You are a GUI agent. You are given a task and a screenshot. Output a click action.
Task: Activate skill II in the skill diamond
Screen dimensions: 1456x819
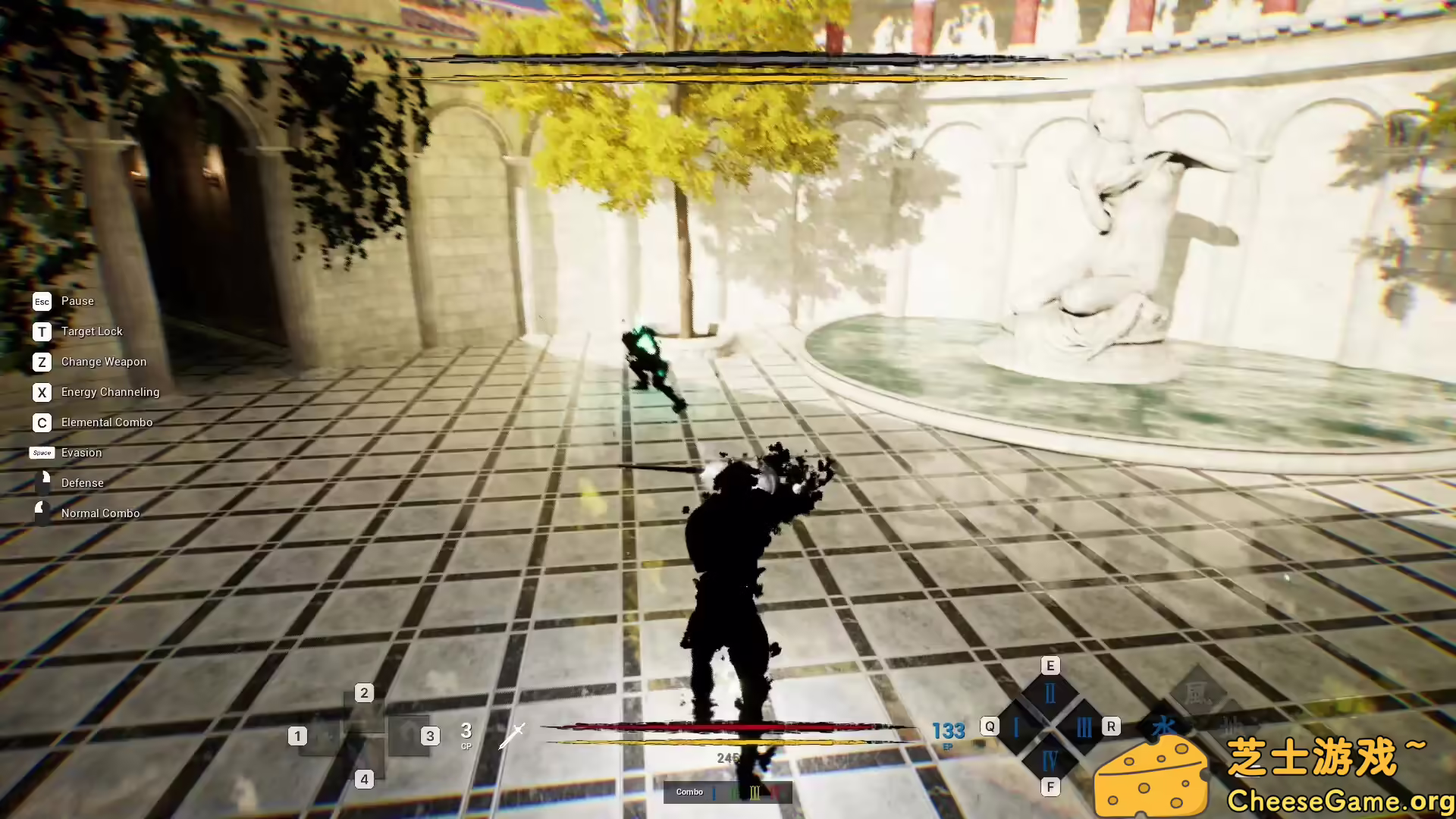[1050, 692]
